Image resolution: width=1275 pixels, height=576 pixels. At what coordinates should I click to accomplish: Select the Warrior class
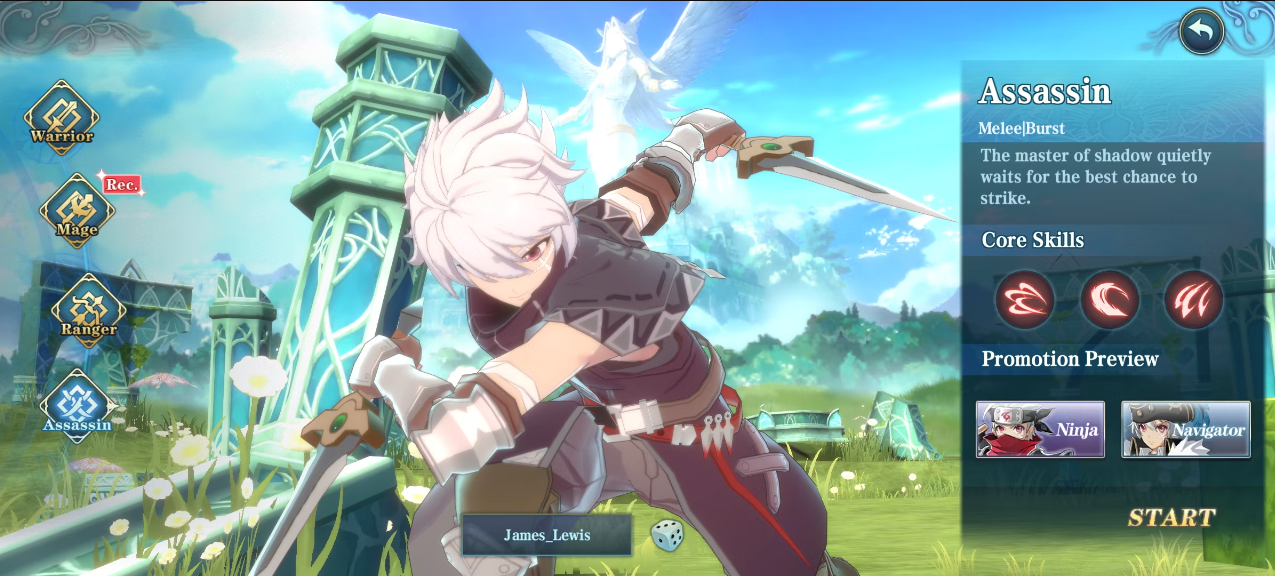click(61, 117)
